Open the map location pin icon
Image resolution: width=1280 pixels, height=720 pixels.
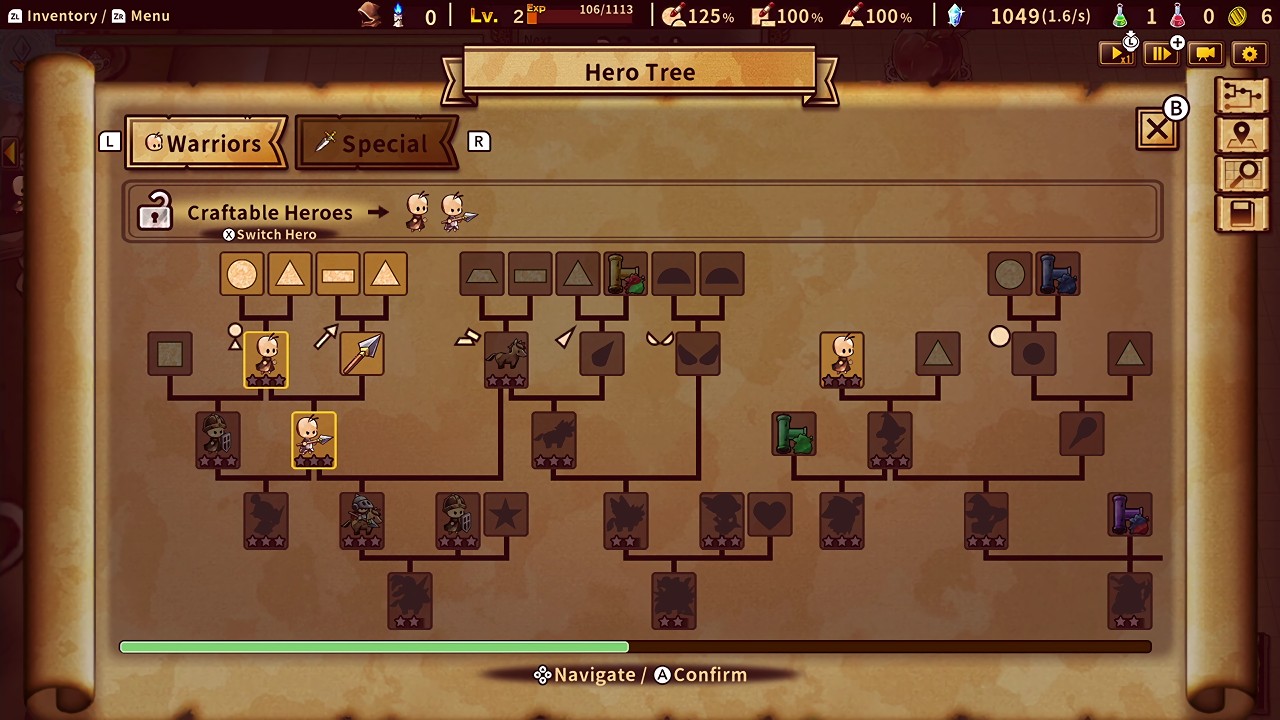1242,134
